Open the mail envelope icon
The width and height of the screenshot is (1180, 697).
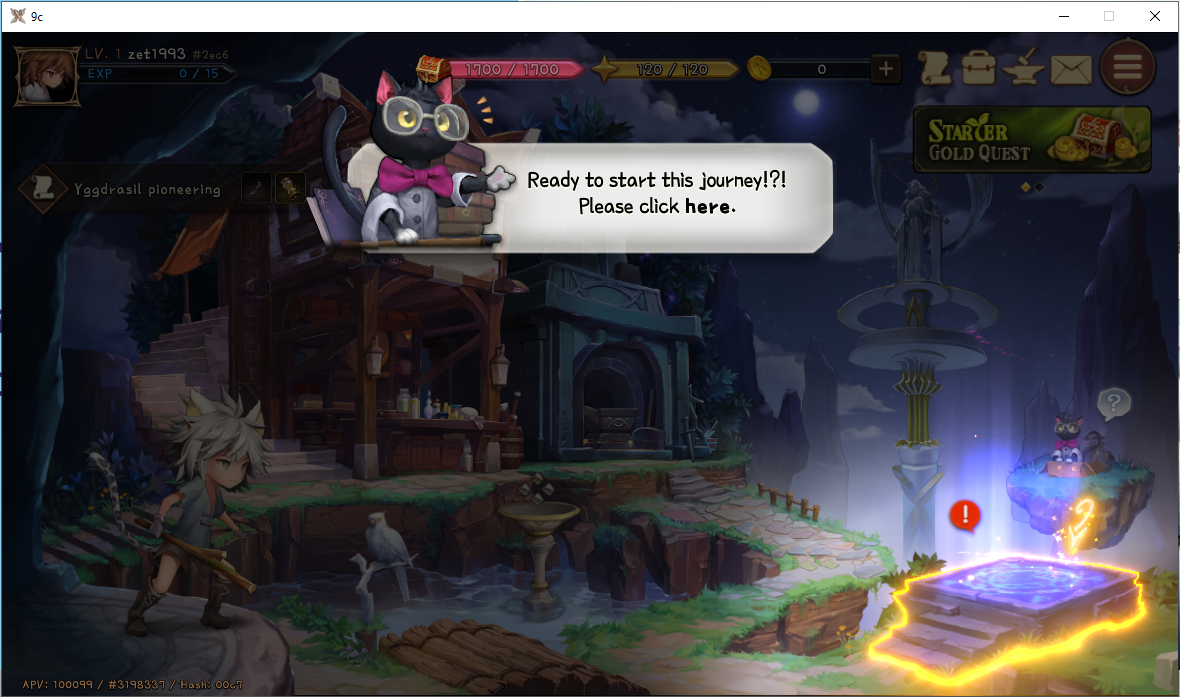pos(1071,69)
